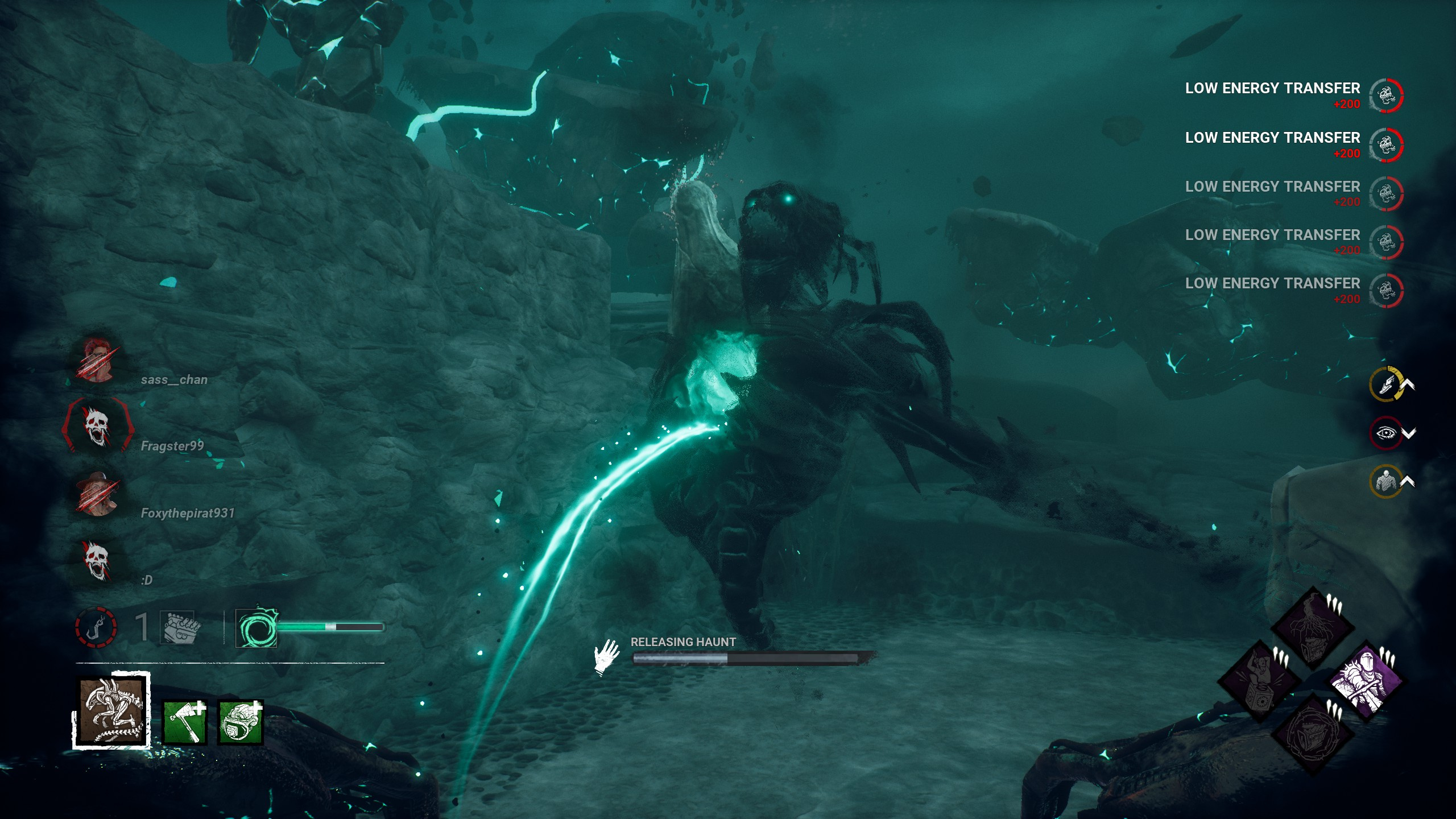1456x819 pixels.
Task: Click the teal swirling power icon
Action: tap(257, 627)
